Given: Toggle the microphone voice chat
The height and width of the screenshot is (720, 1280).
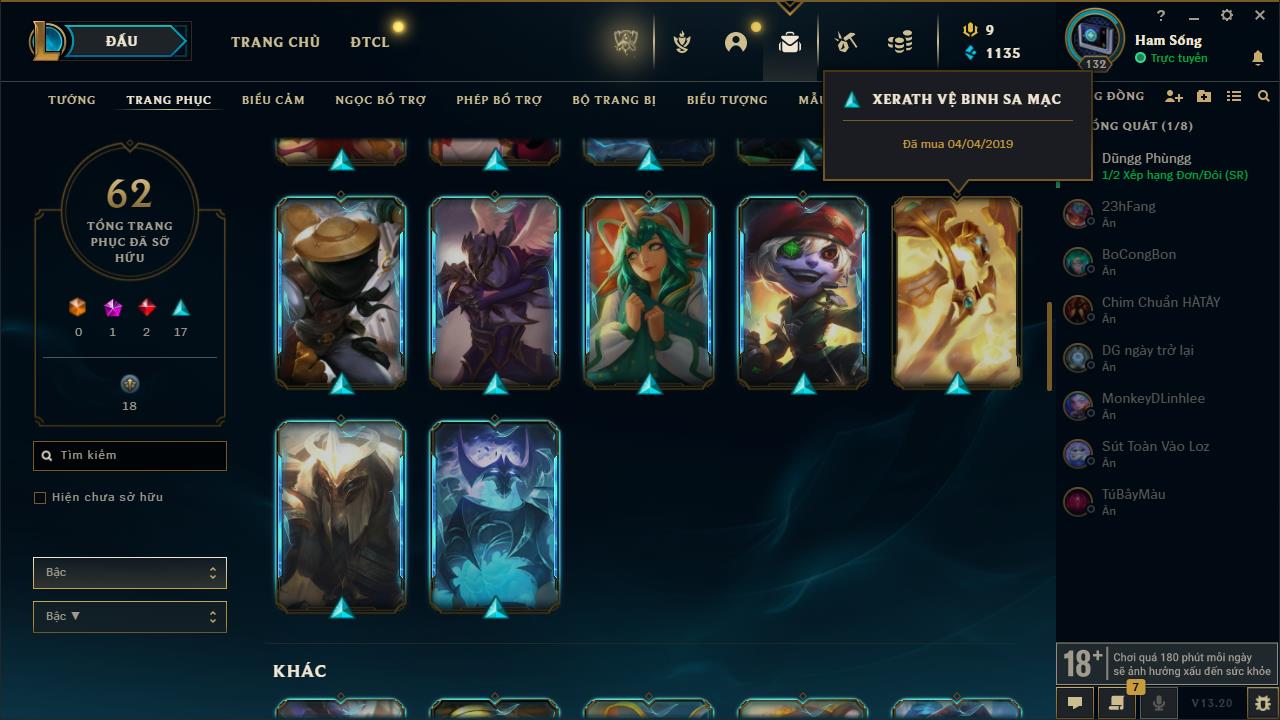Looking at the screenshot, I should point(1157,703).
